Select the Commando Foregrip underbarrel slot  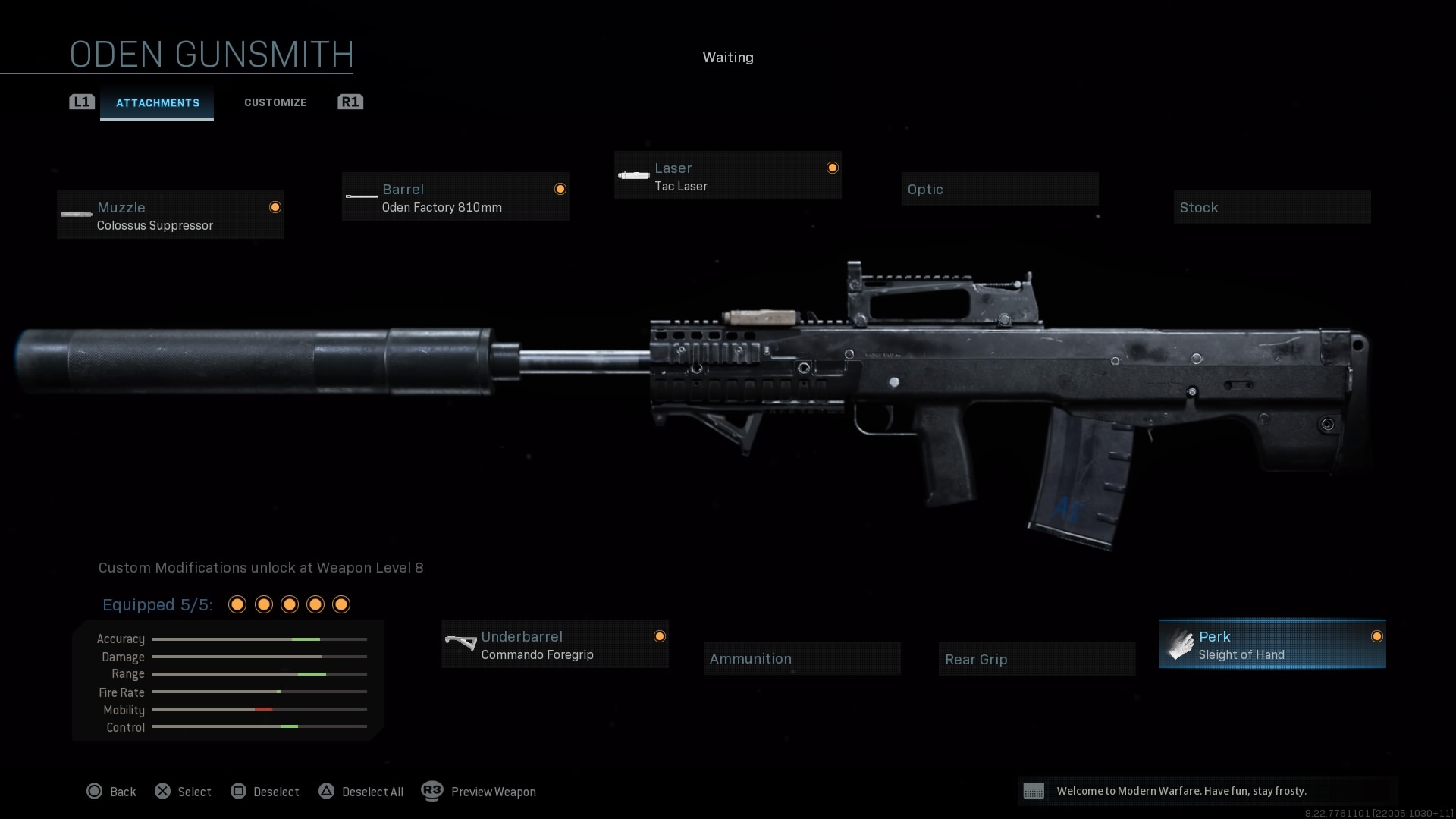[554, 644]
